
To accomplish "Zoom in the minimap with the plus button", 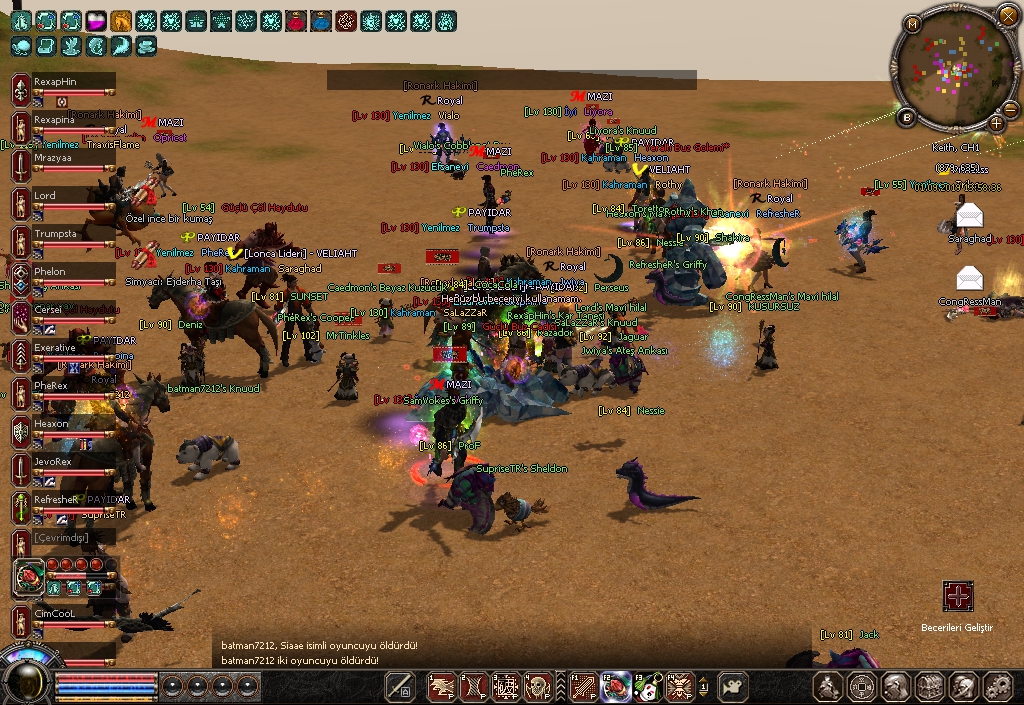I will [x=997, y=123].
